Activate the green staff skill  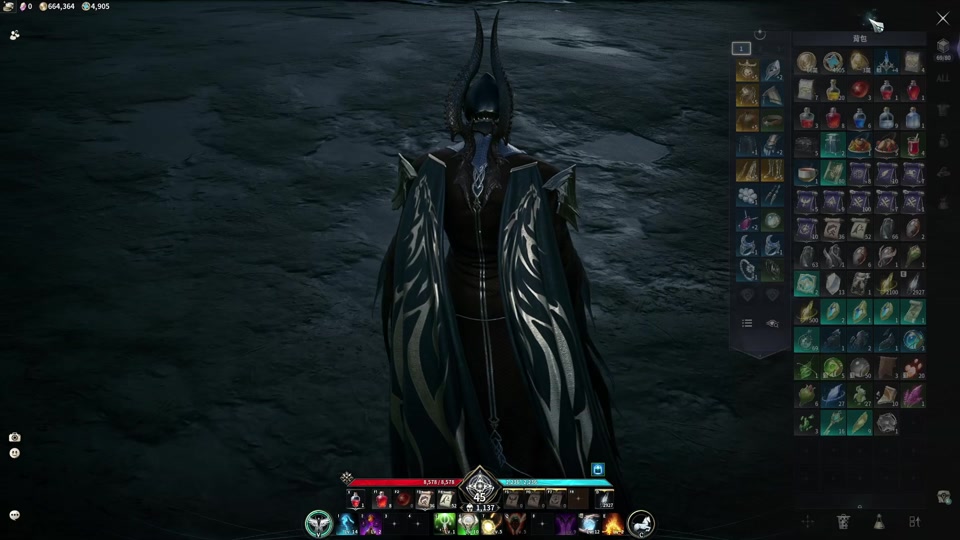446,524
